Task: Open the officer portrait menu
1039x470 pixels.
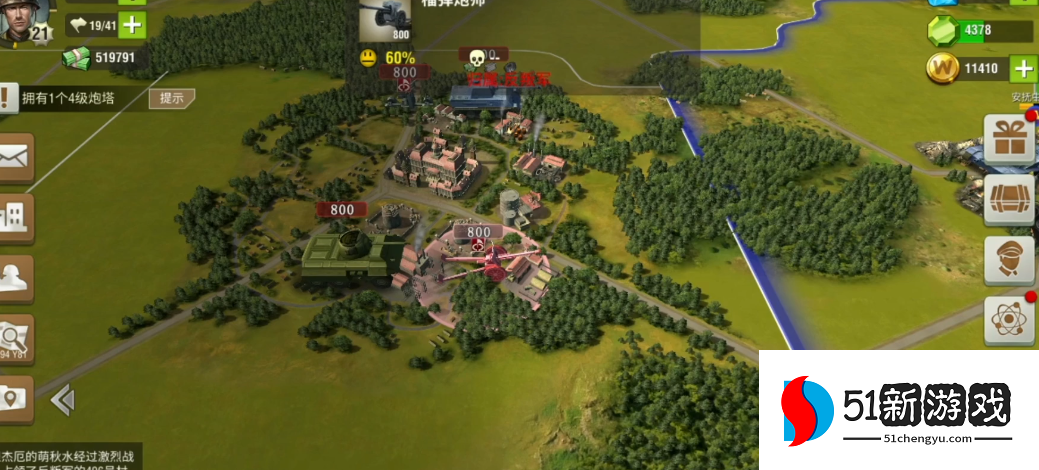Action: 1009,261
